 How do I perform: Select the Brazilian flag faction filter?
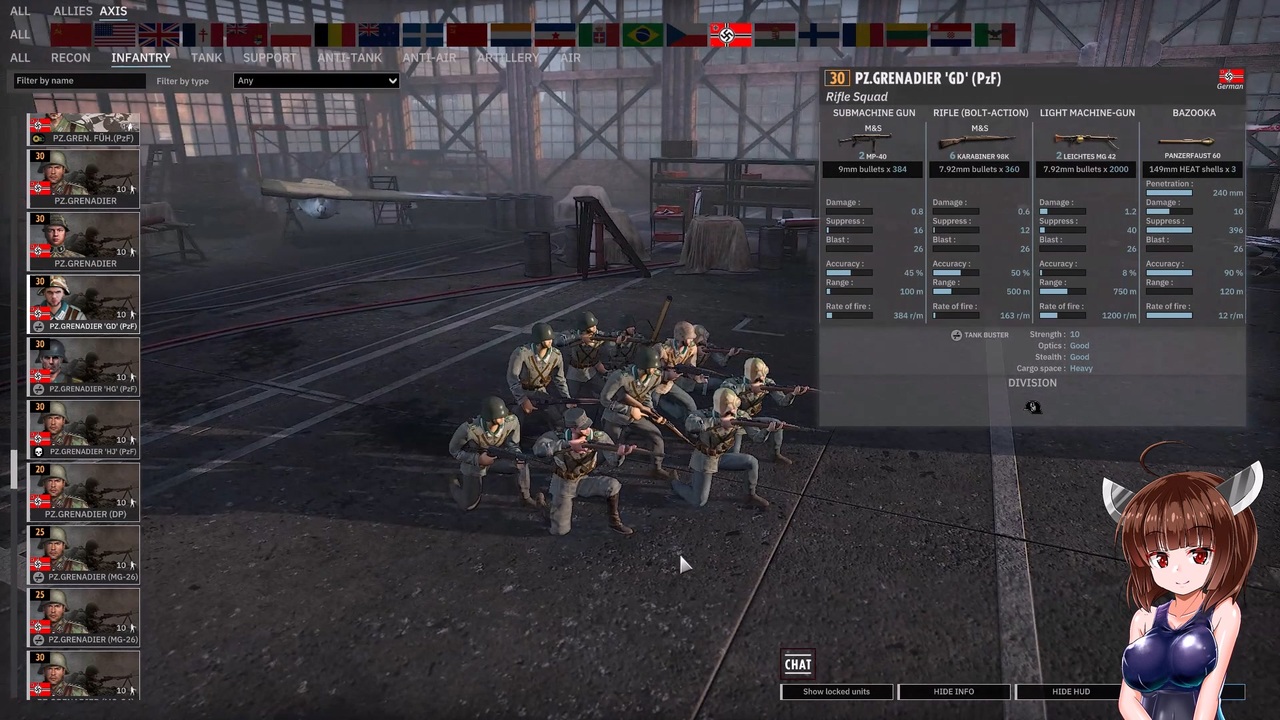pos(644,35)
